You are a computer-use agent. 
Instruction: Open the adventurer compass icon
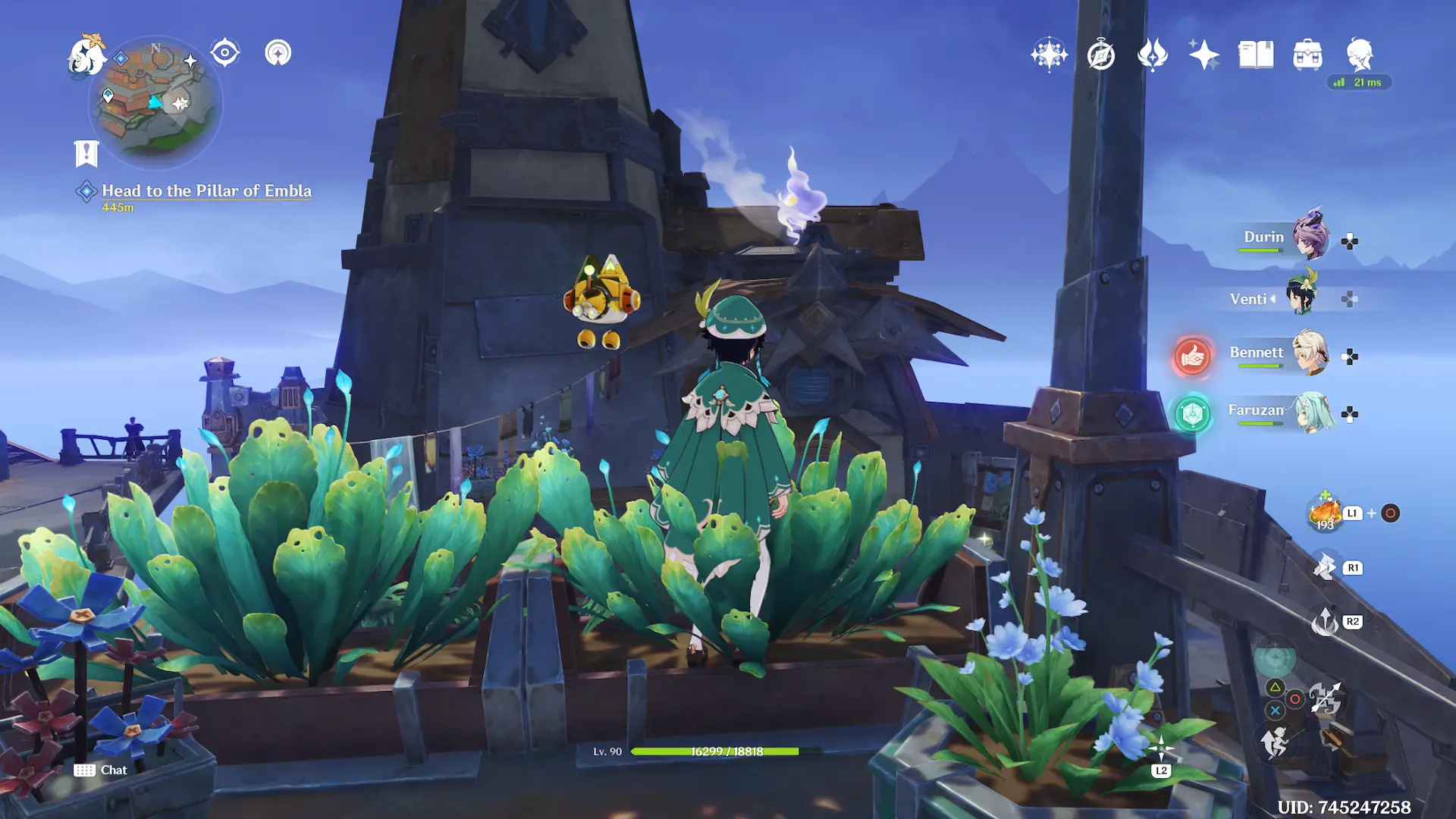pos(1100,55)
